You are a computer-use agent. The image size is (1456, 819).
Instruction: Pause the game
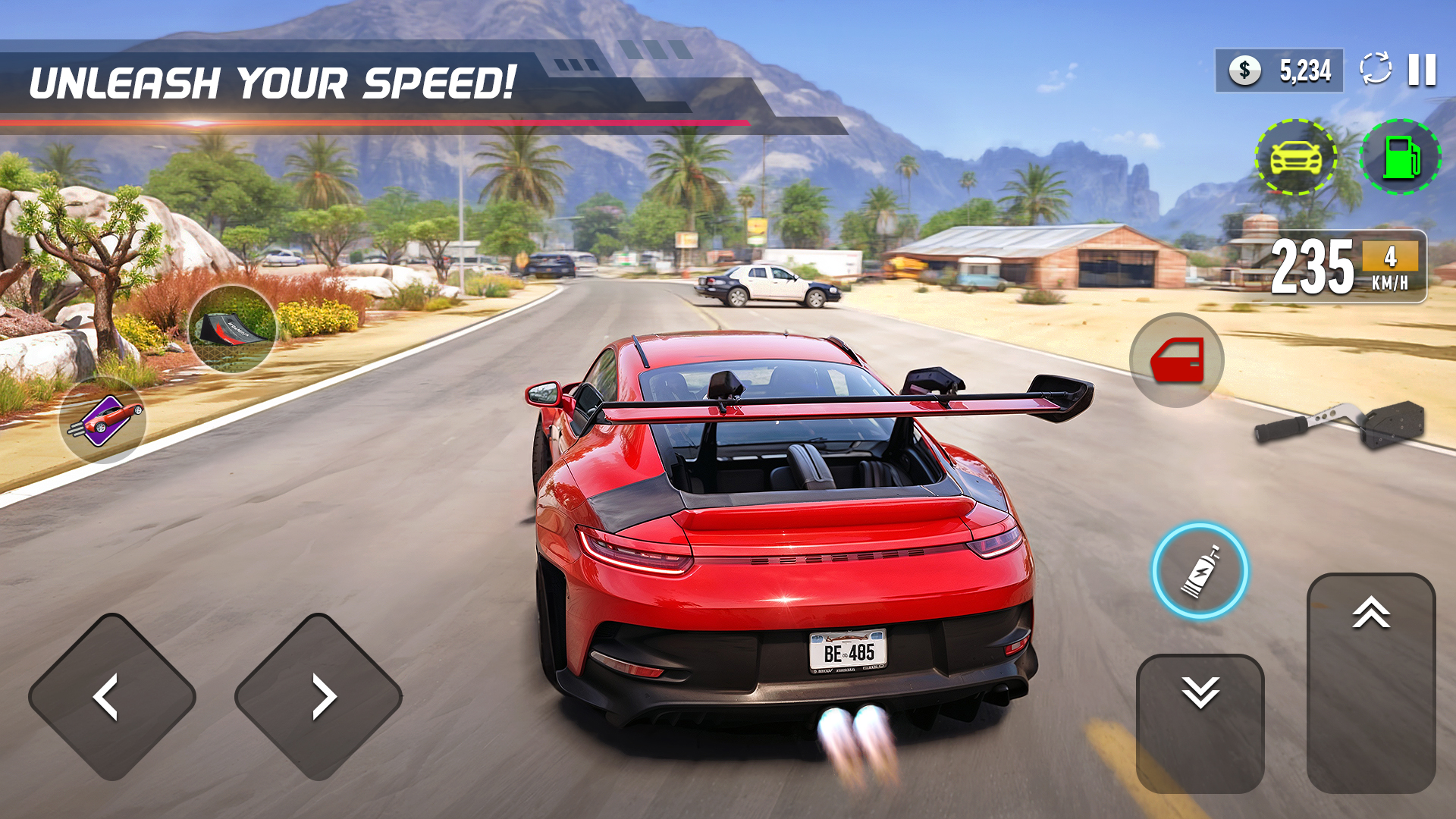[x=1422, y=68]
